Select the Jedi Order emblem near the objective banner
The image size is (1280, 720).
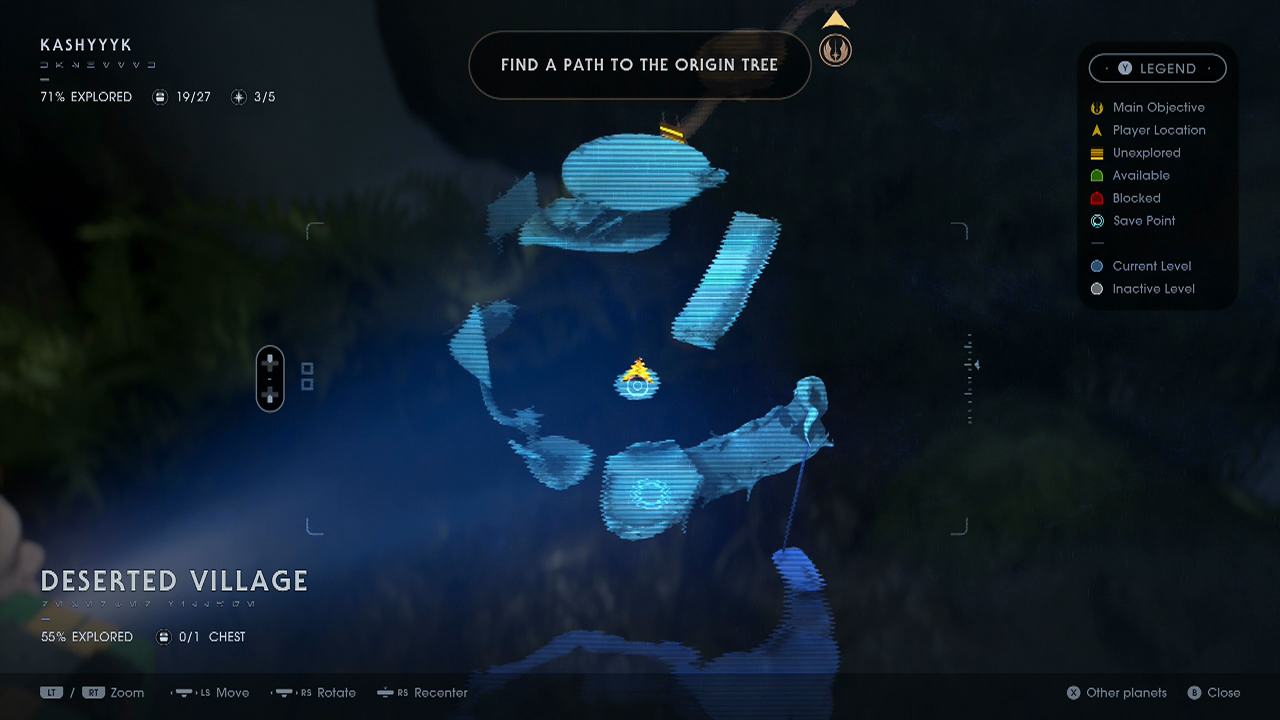(x=835, y=49)
